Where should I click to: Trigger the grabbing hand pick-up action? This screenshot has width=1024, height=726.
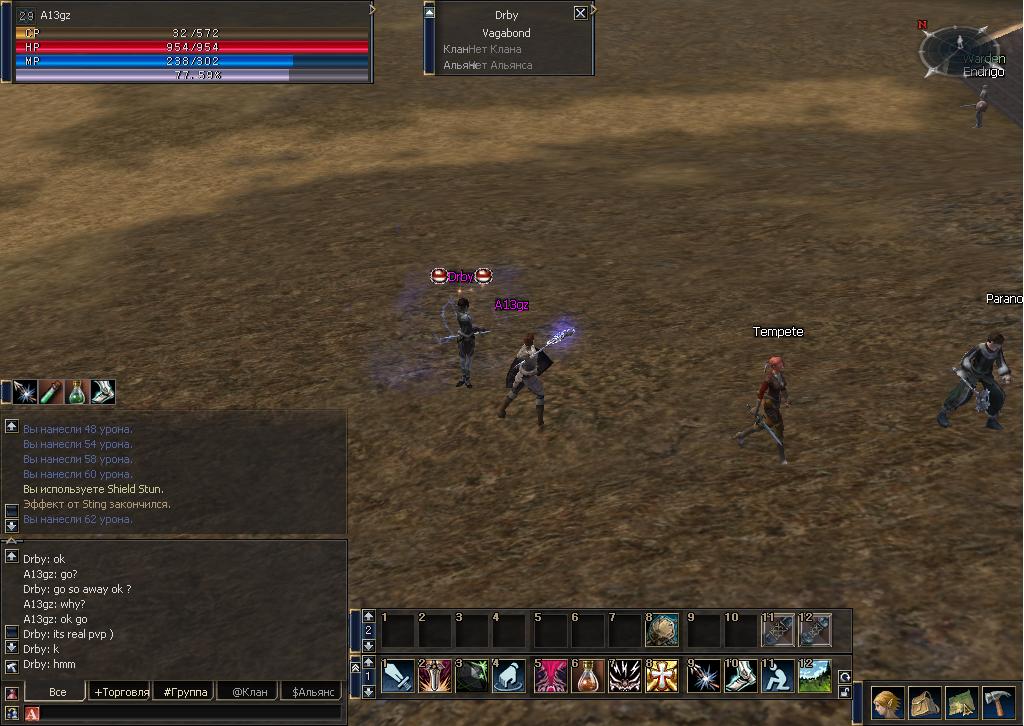(510, 675)
